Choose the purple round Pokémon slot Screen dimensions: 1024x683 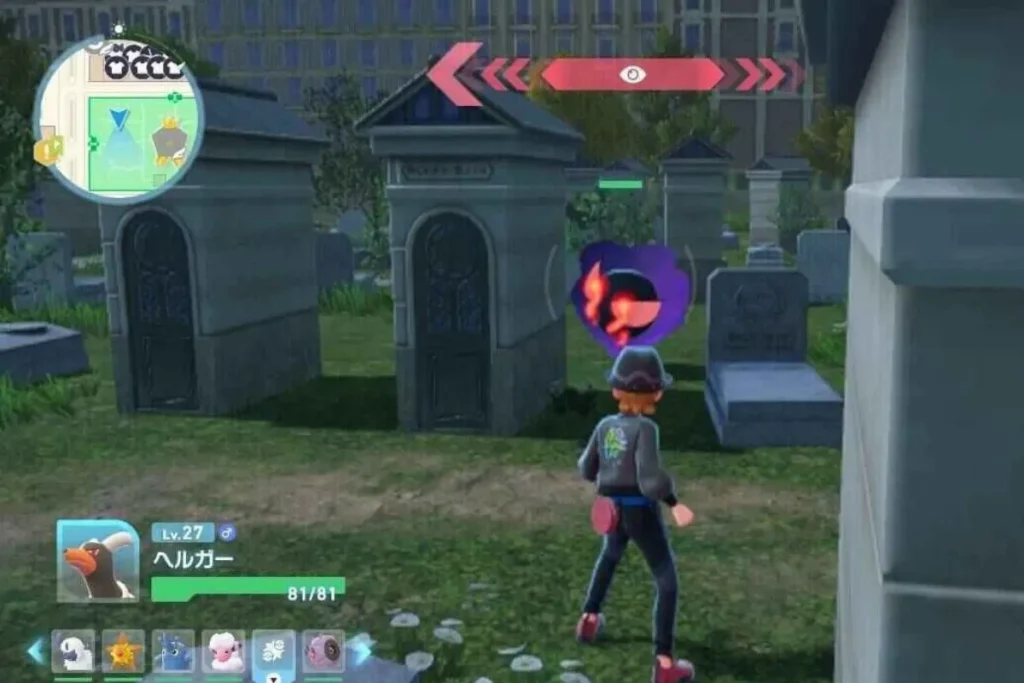click(323, 651)
